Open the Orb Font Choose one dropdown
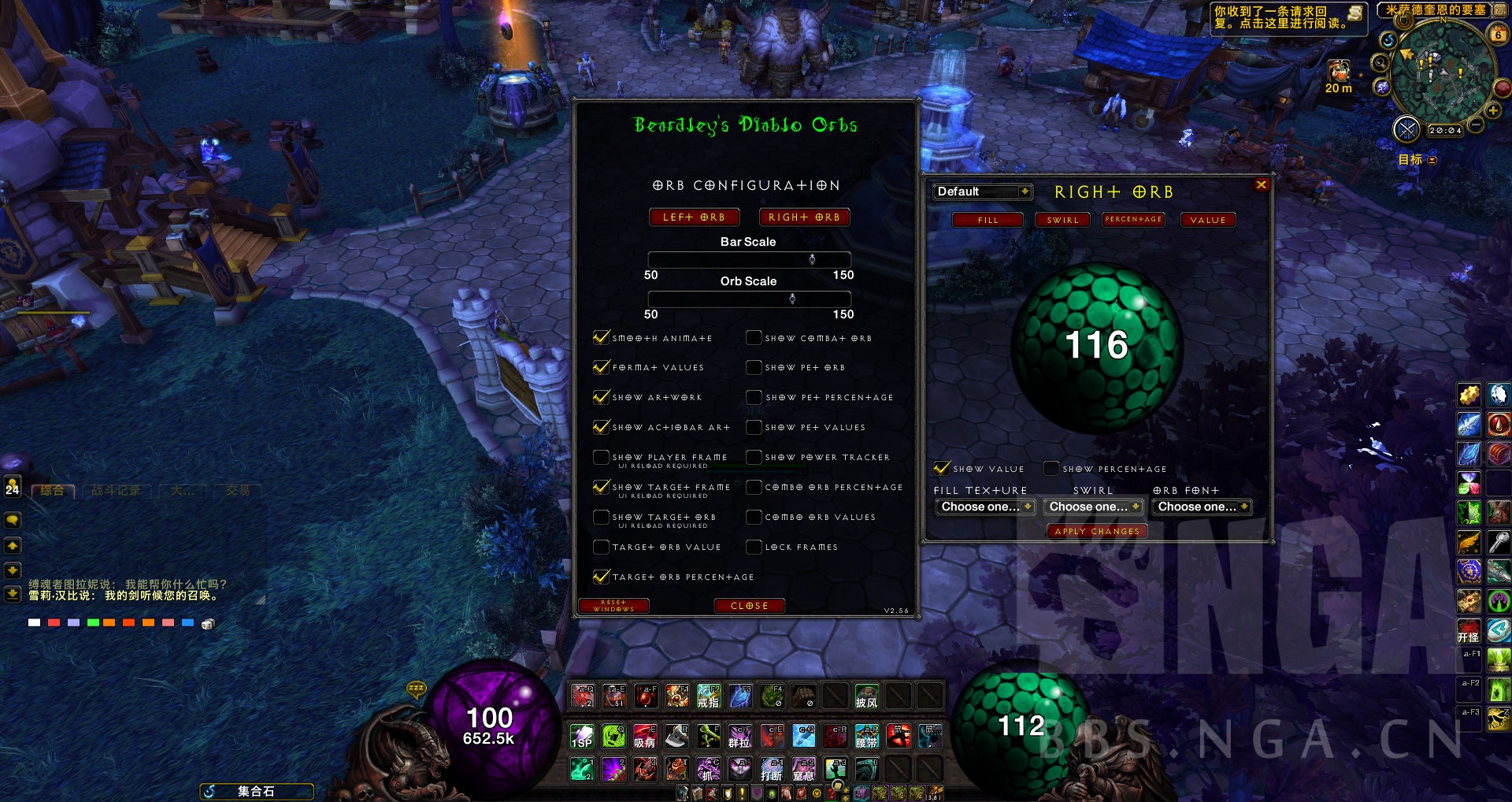 (x=1201, y=507)
